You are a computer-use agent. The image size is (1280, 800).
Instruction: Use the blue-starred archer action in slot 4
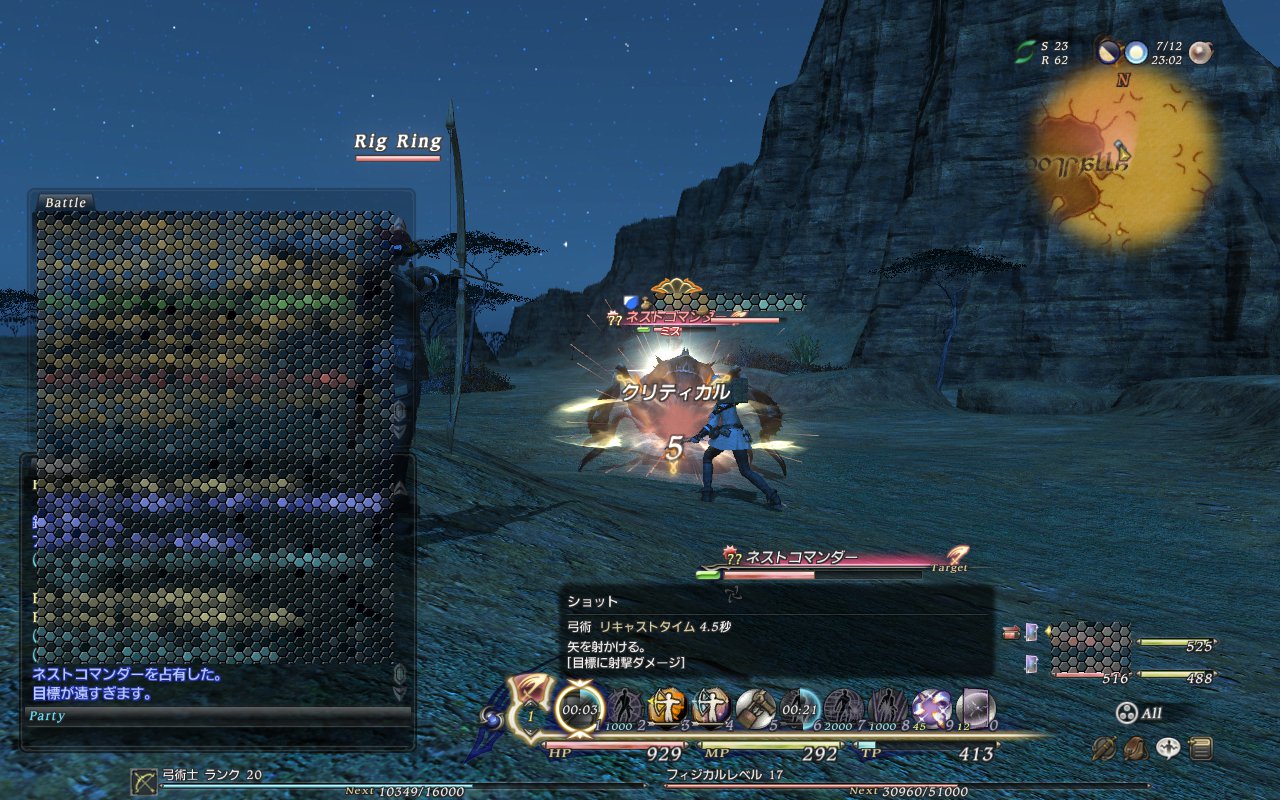point(711,707)
